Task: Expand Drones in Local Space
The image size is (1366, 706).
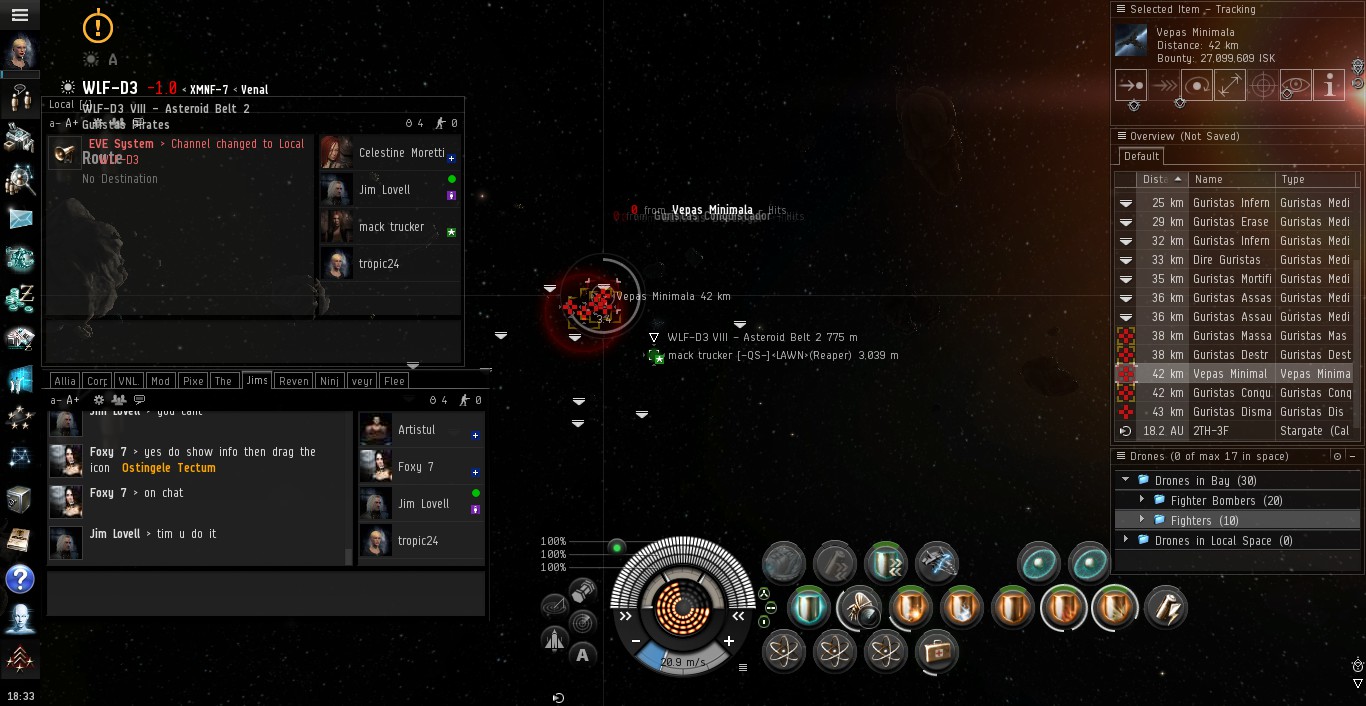Action: [1126, 540]
